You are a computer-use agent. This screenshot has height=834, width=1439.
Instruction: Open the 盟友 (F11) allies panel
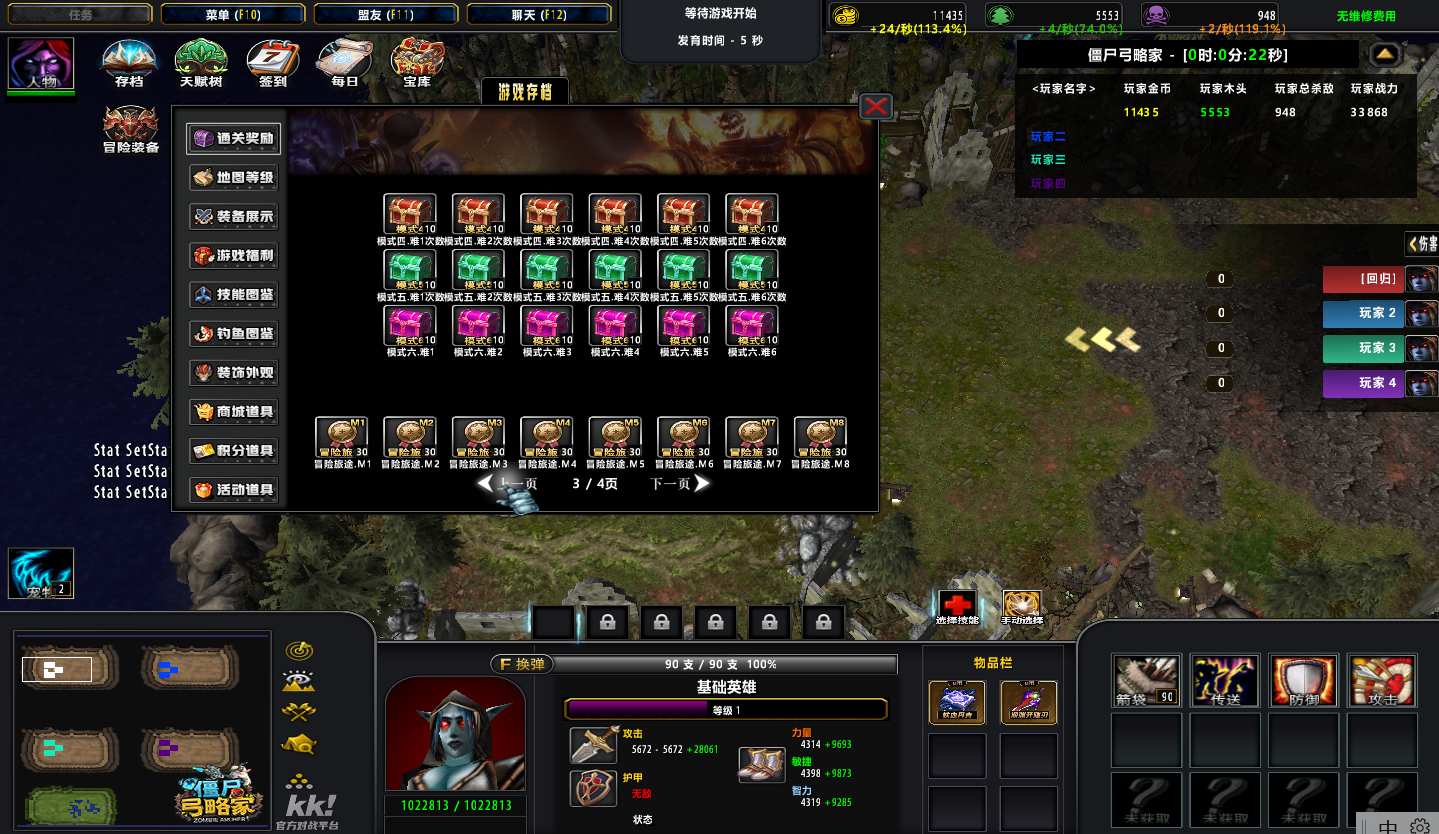pos(385,14)
